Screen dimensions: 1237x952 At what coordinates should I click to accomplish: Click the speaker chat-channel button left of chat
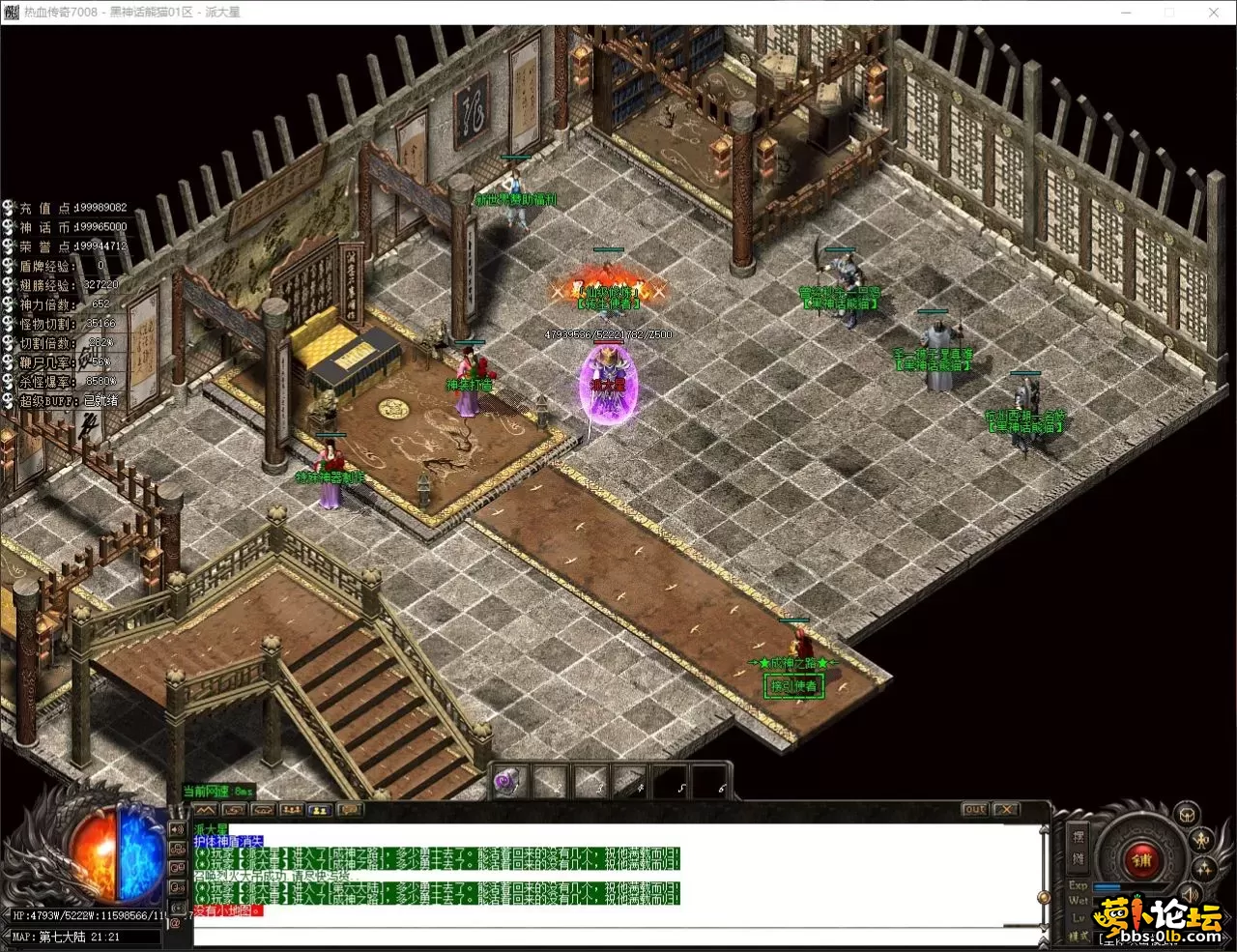(x=178, y=830)
